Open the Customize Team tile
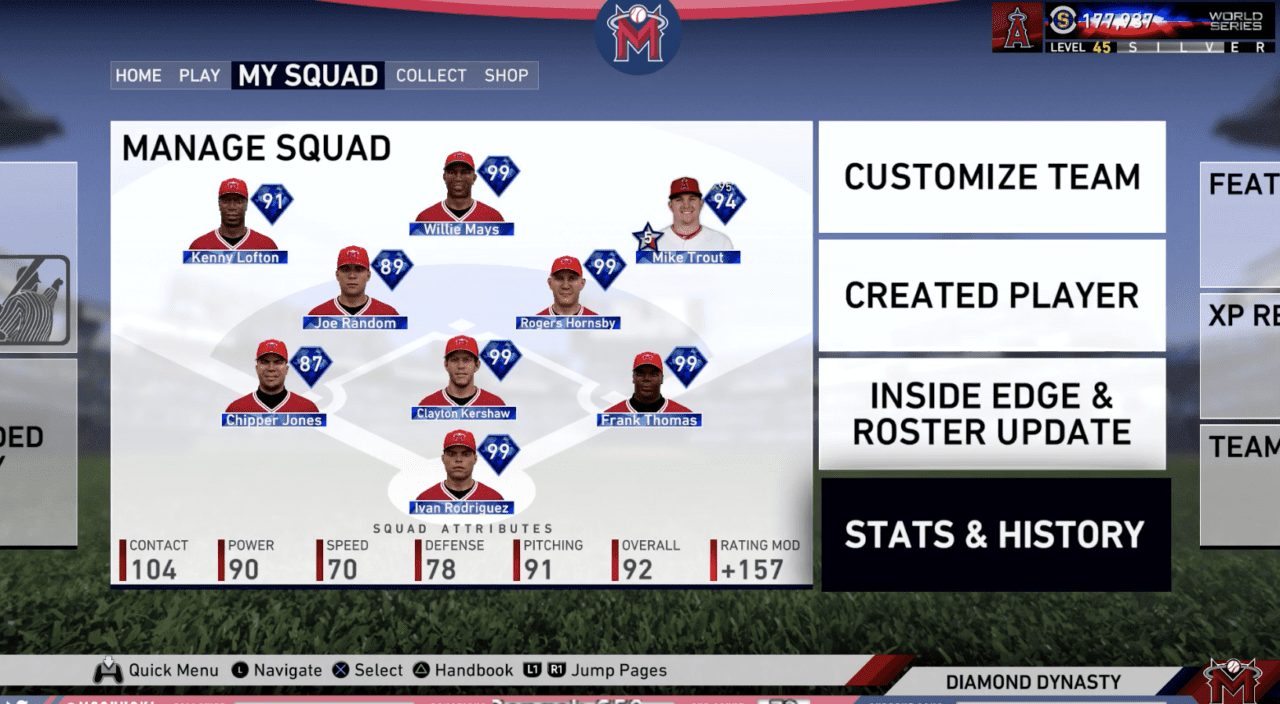Viewport: 1280px width, 704px height. tap(992, 177)
